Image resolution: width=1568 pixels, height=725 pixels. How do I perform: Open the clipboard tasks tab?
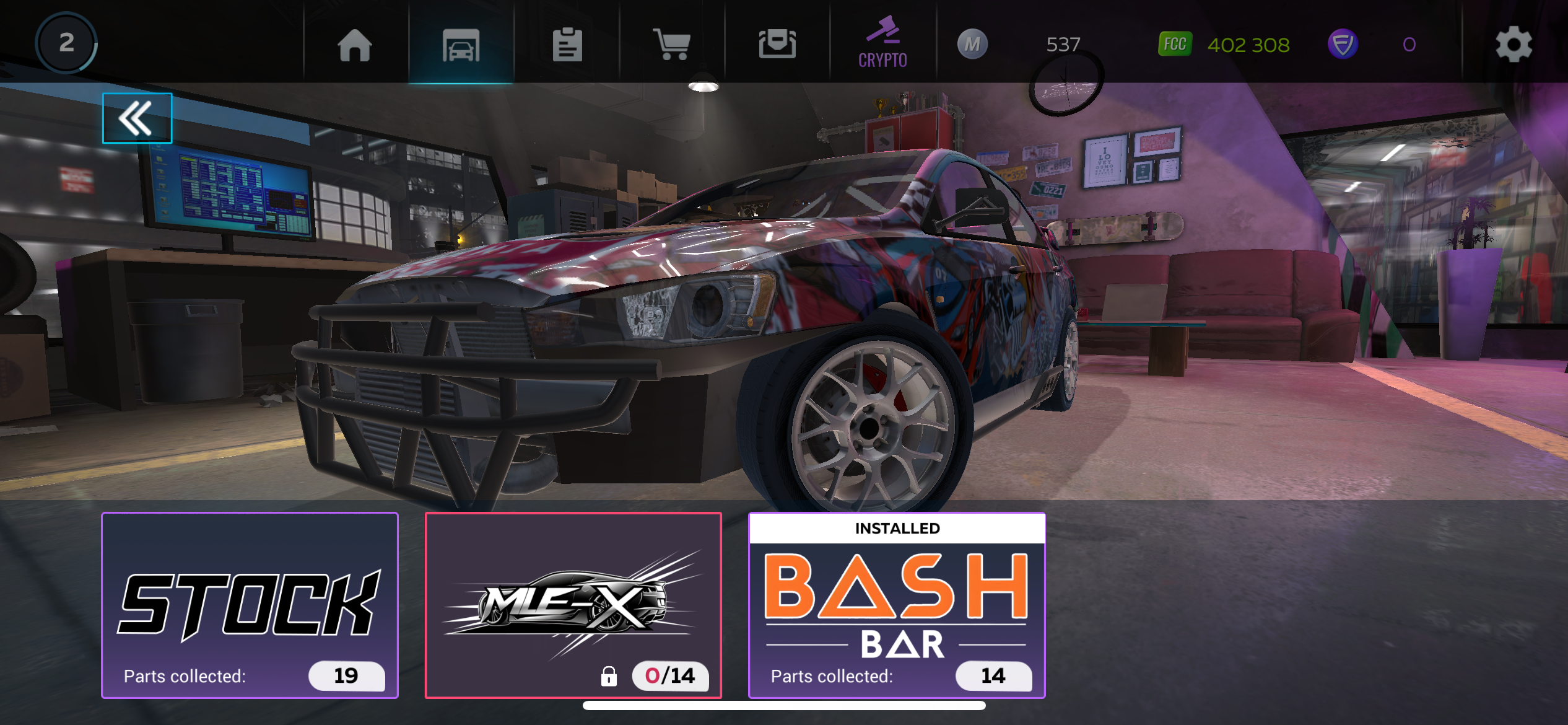pos(567,45)
